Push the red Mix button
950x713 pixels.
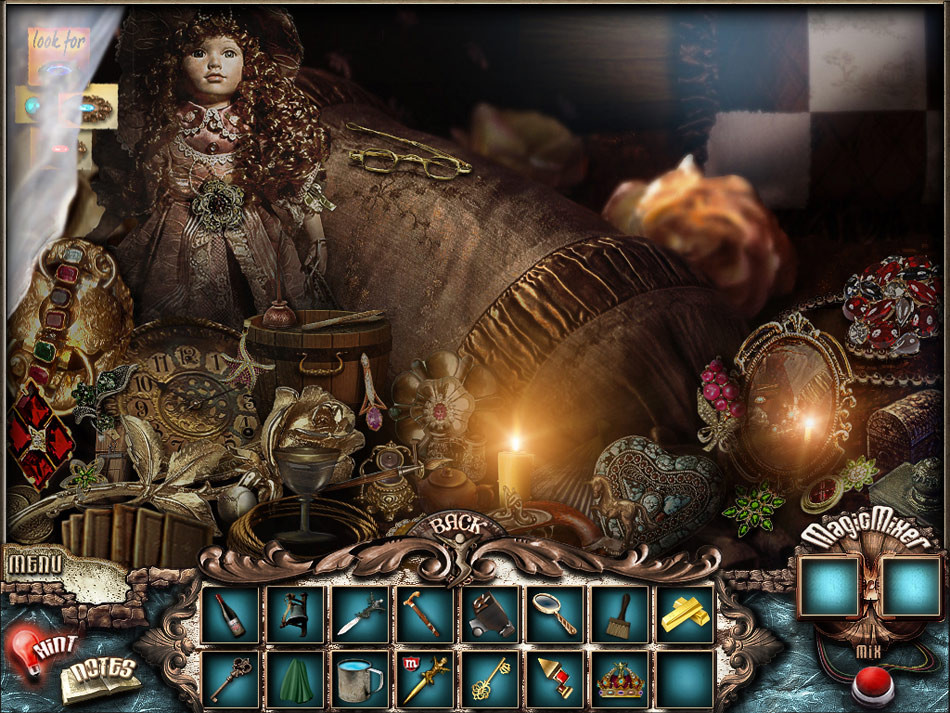click(871, 688)
